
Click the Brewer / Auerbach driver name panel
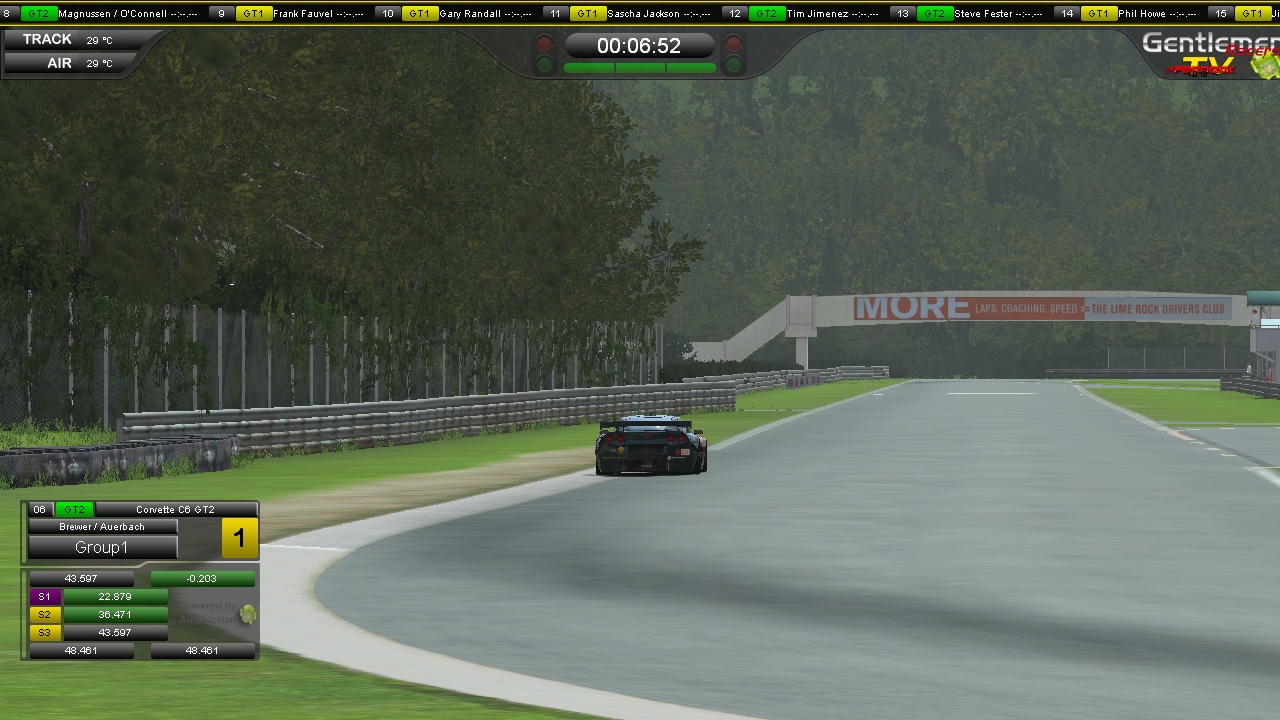point(102,526)
